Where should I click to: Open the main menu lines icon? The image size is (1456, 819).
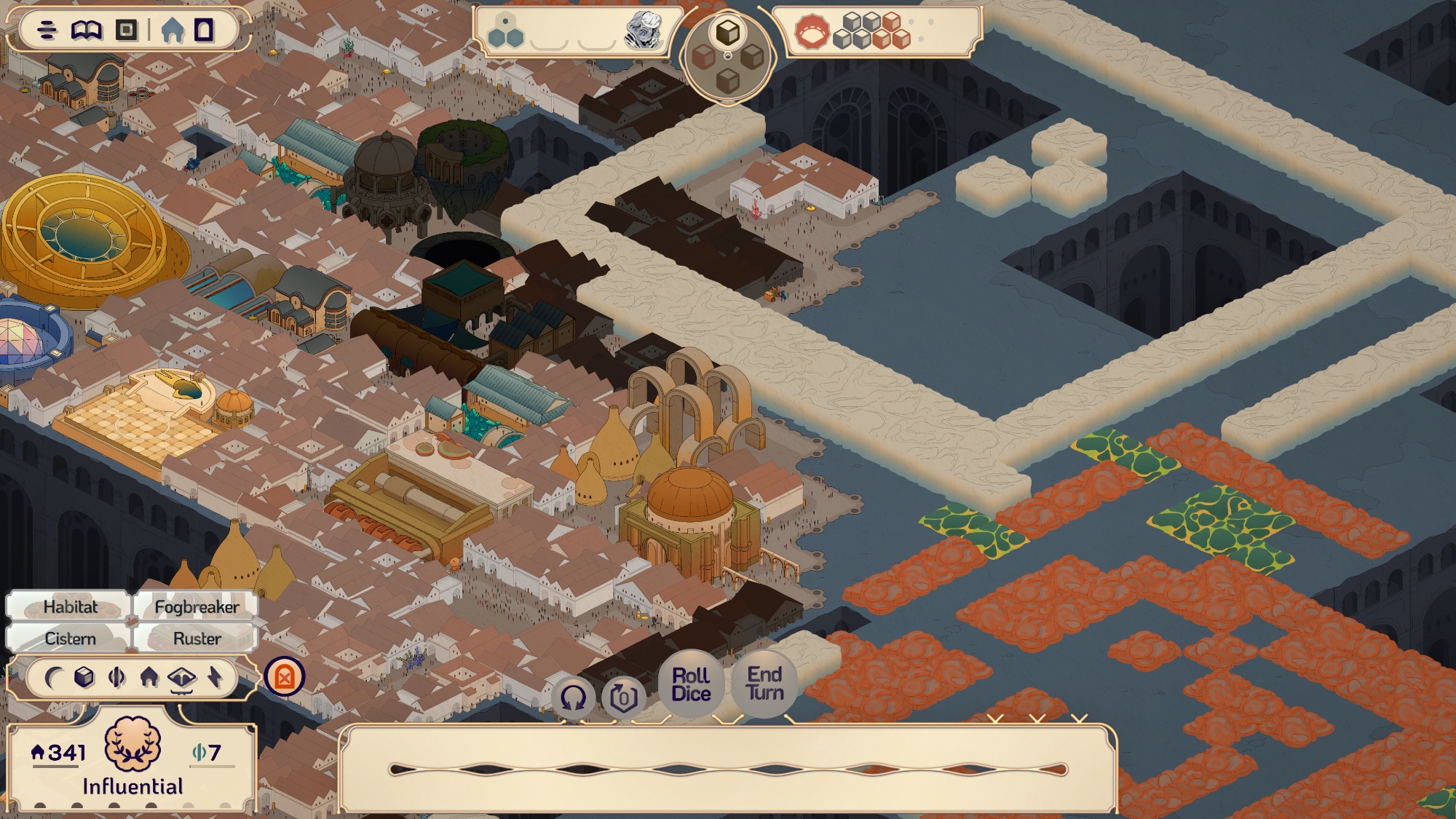(47, 31)
